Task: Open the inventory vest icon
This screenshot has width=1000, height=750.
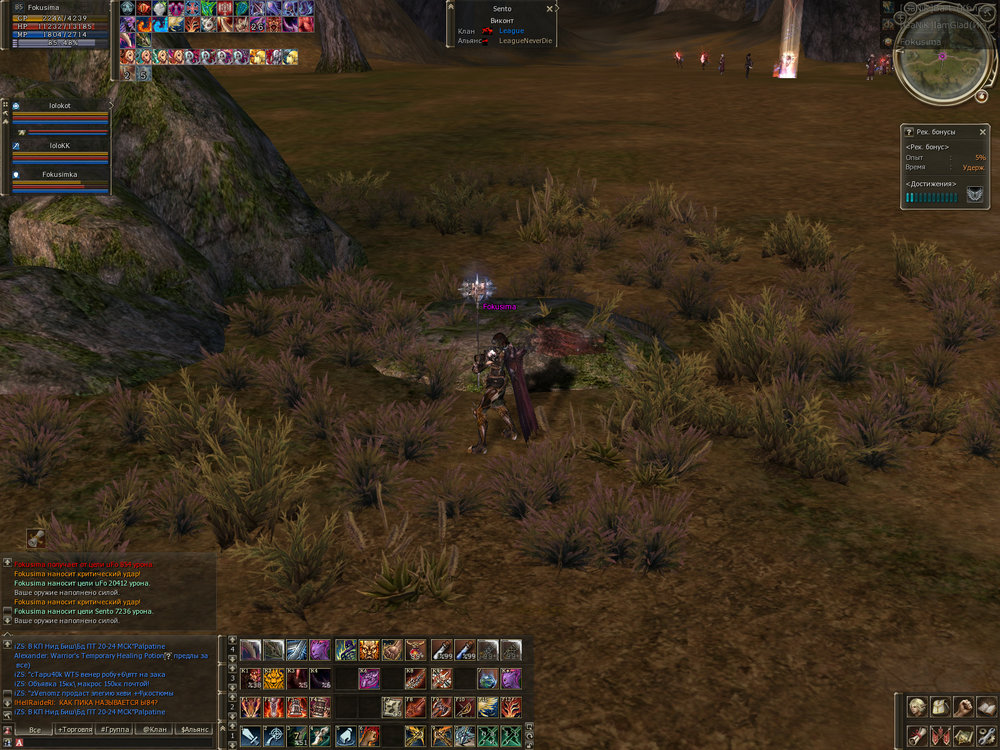Action: (x=938, y=706)
